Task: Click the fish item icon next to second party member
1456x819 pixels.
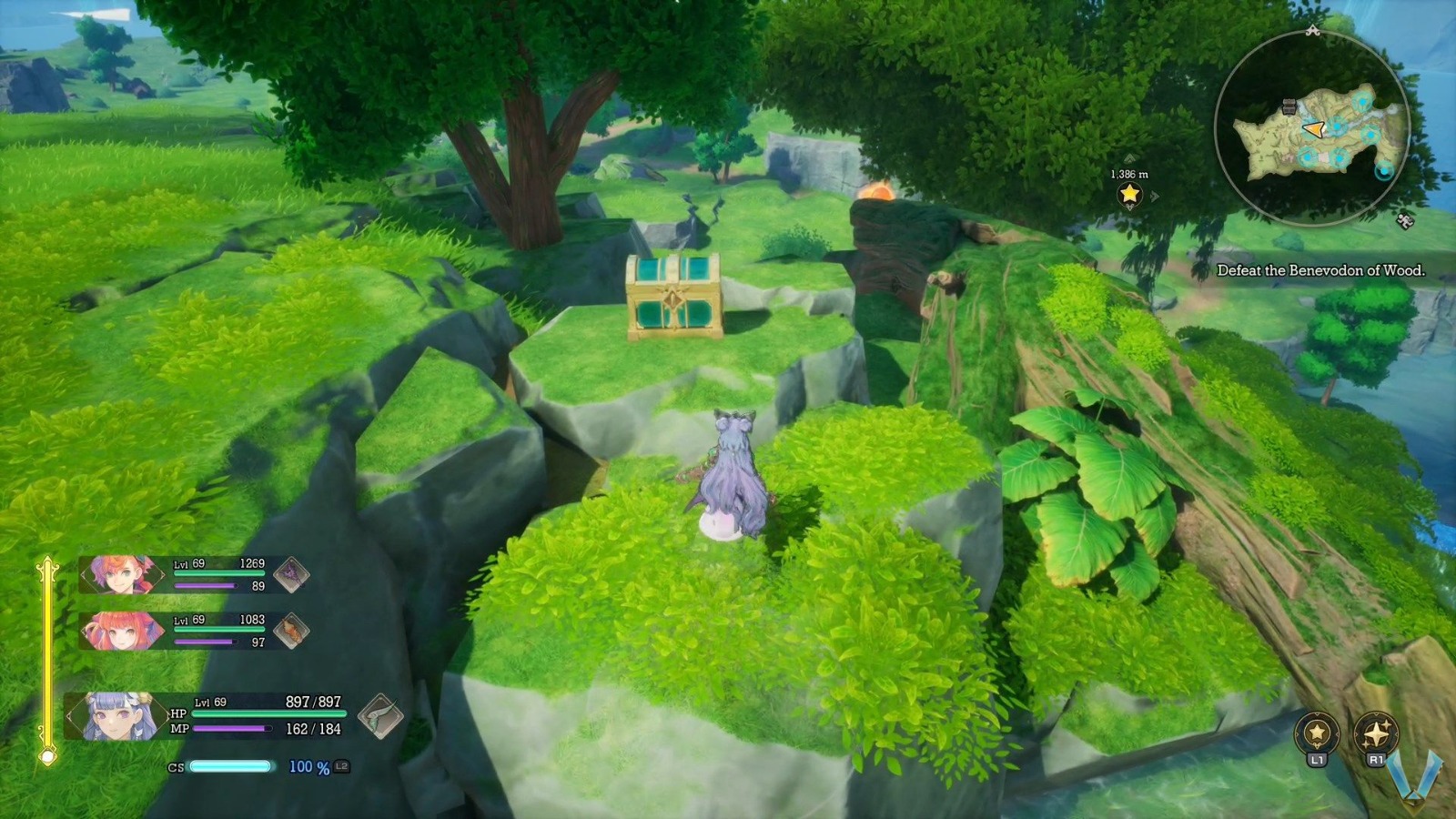Action: point(291,630)
